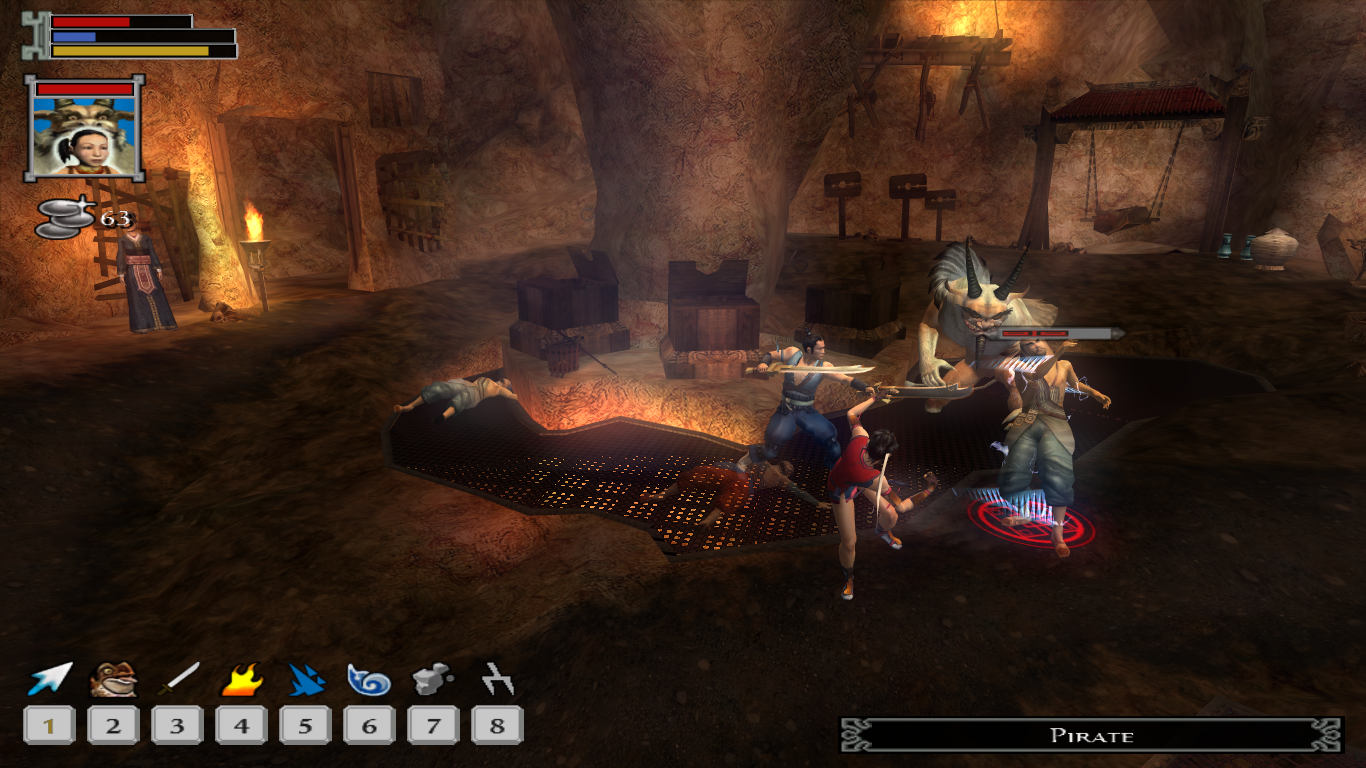
Task: Activate the grey stone rocks style
Action: tap(433, 680)
